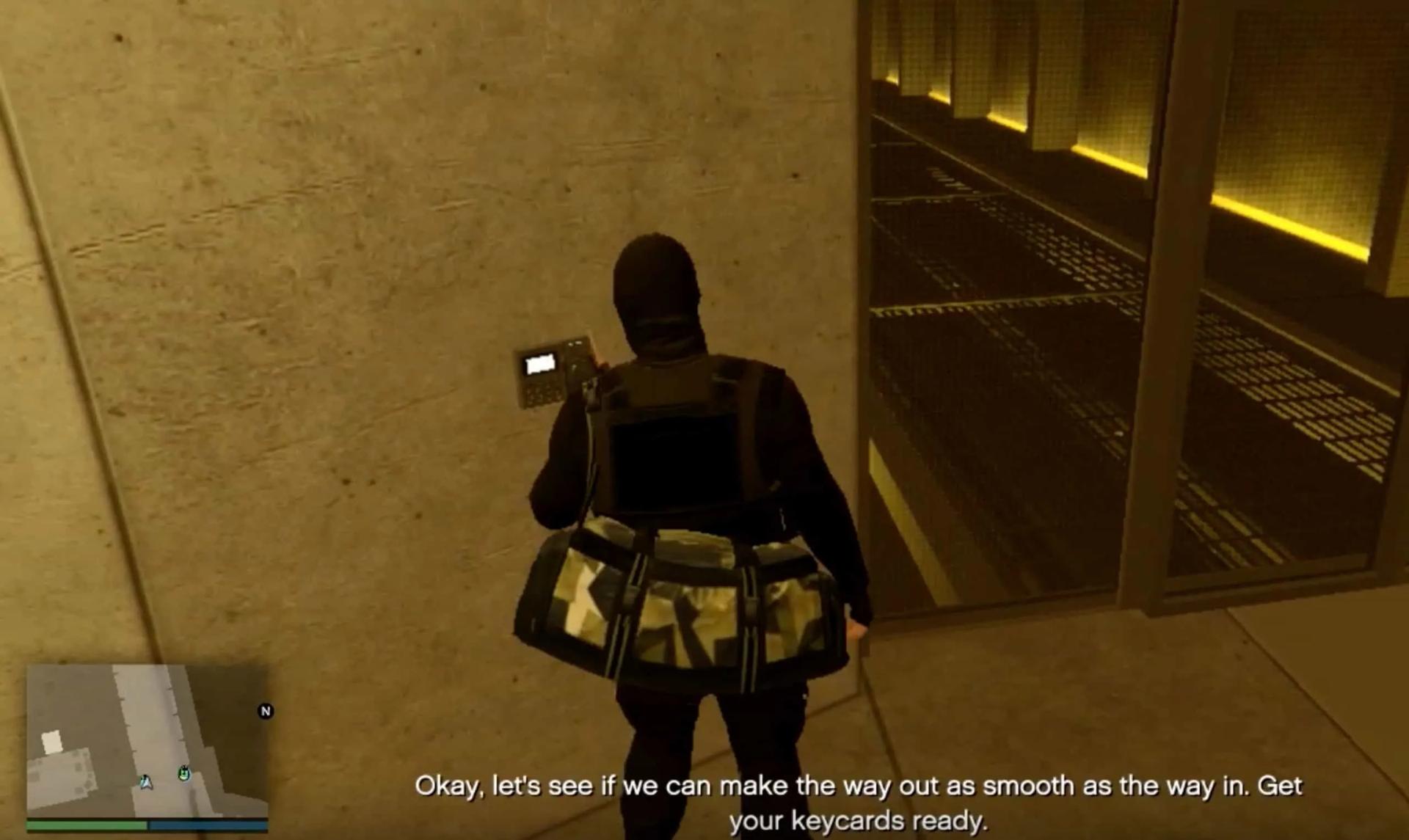1409x840 pixels.
Task: Click the small indicator dot on the keypad panel
Action: click(x=571, y=343)
